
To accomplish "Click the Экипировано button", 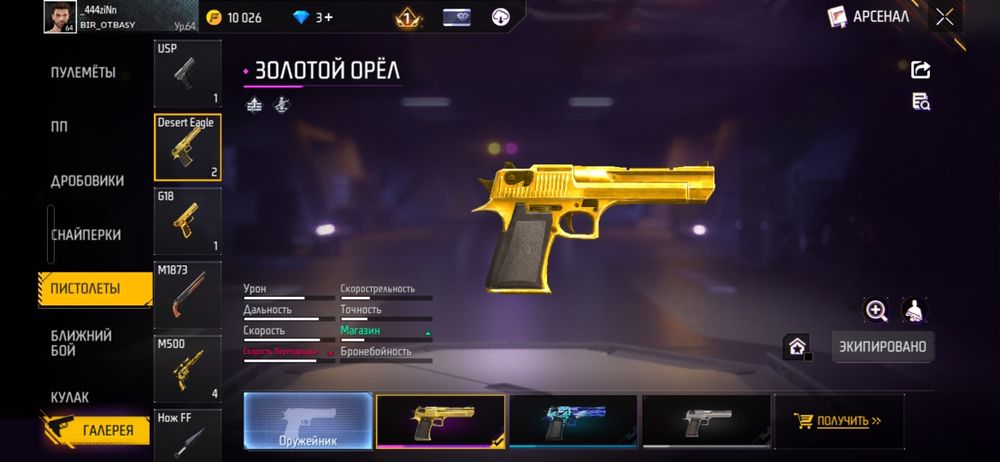I will coord(883,347).
